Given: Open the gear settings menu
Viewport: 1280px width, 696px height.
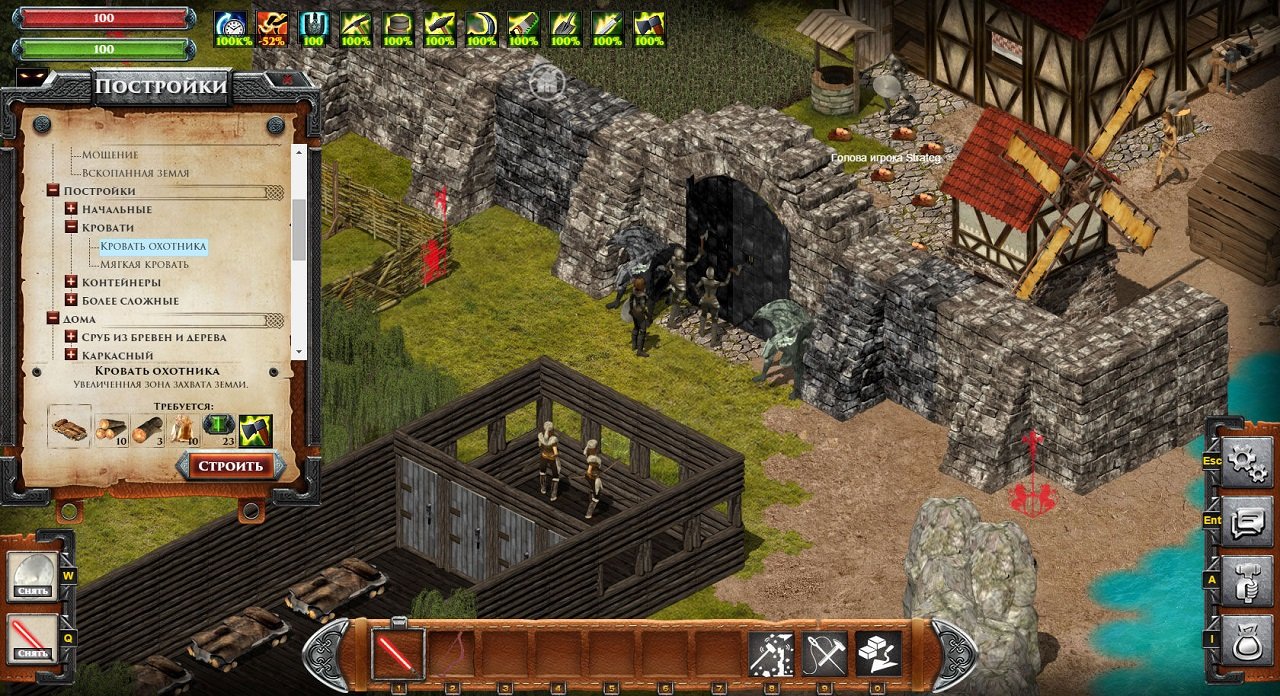Looking at the screenshot, I should 1246,461.
